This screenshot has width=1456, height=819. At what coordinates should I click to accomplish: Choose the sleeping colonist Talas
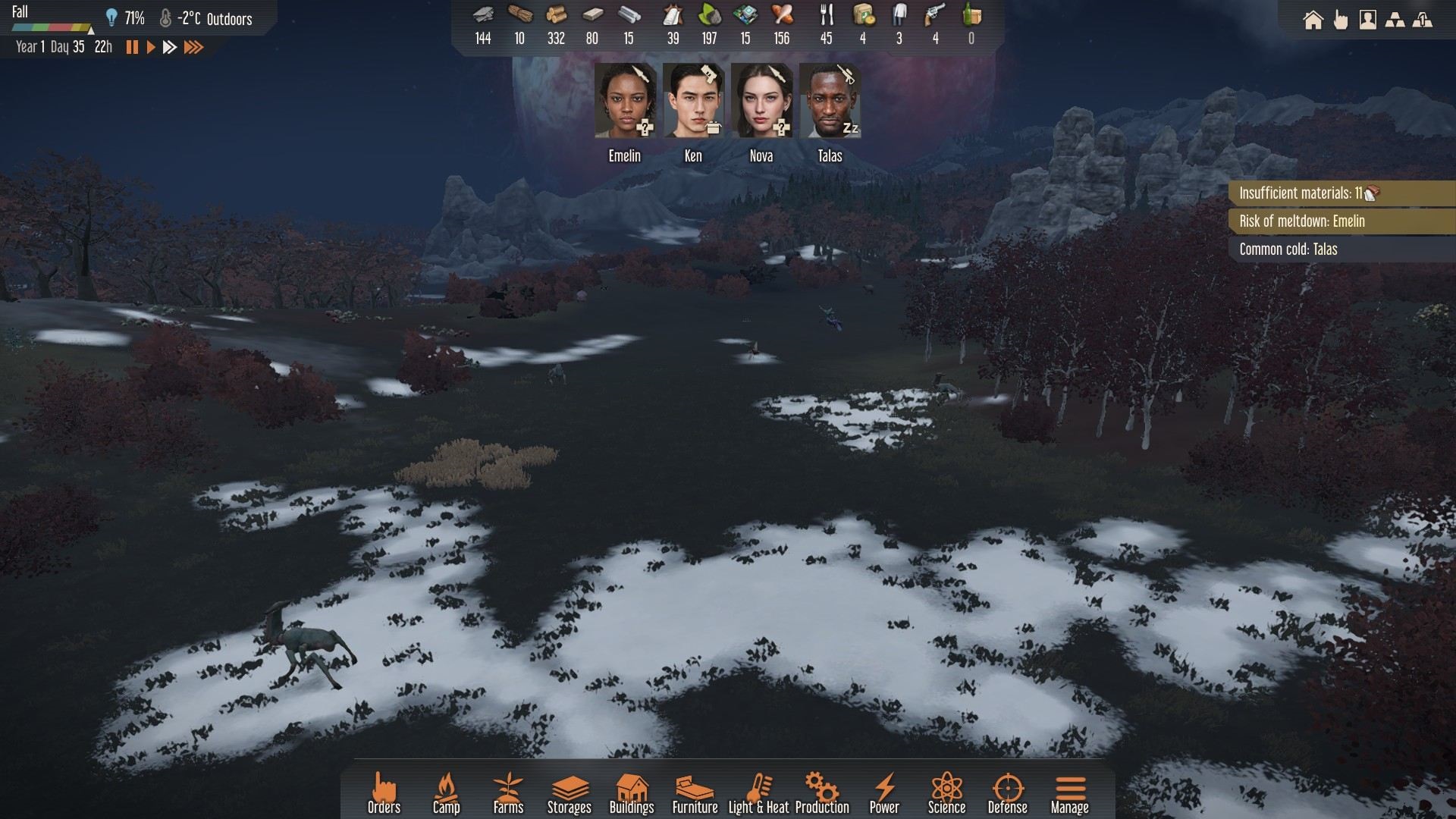tap(830, 101)
